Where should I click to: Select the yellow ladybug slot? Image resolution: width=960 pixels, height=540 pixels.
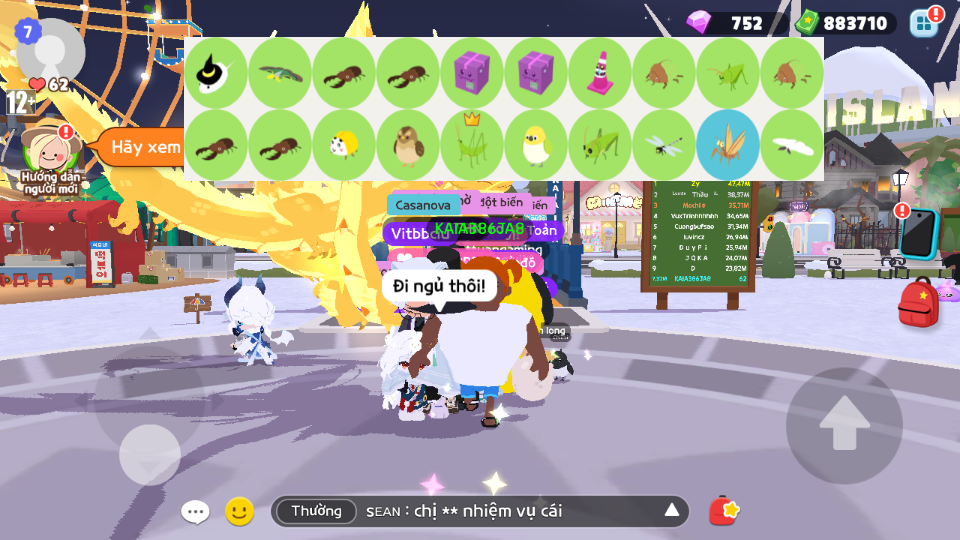(x=344, y=145)
